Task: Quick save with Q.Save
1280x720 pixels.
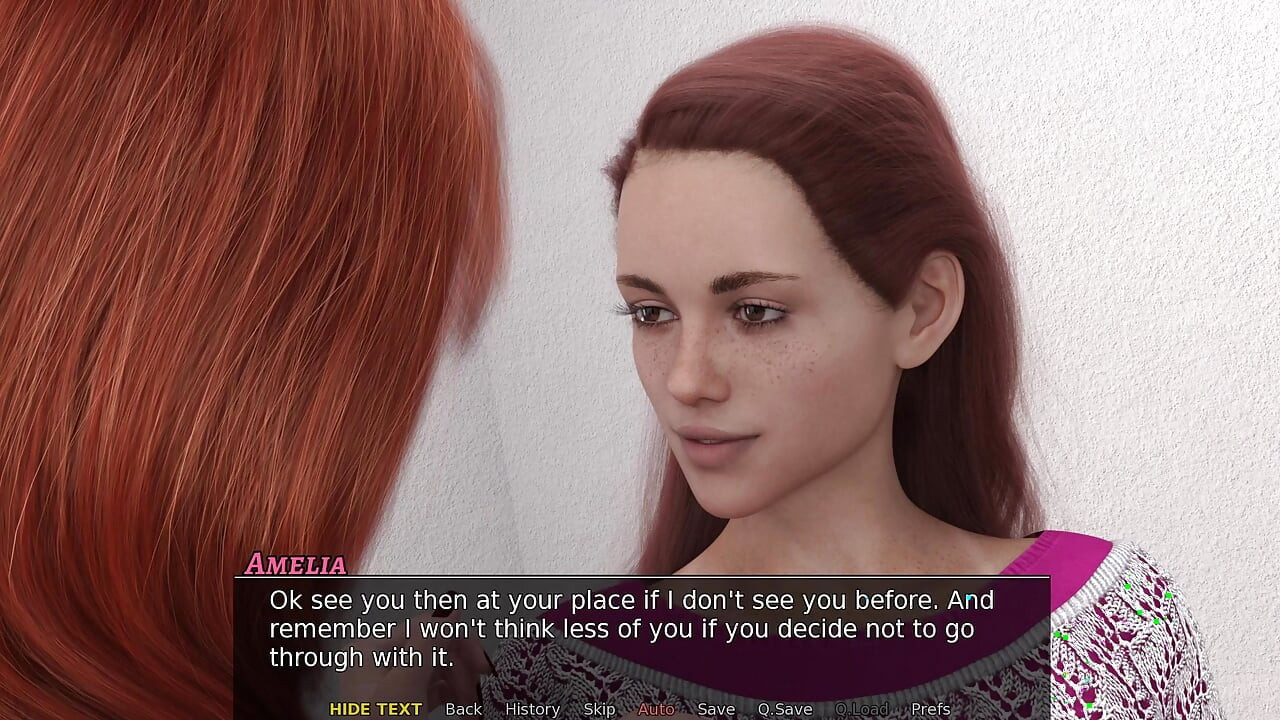Action: (785, 709)
